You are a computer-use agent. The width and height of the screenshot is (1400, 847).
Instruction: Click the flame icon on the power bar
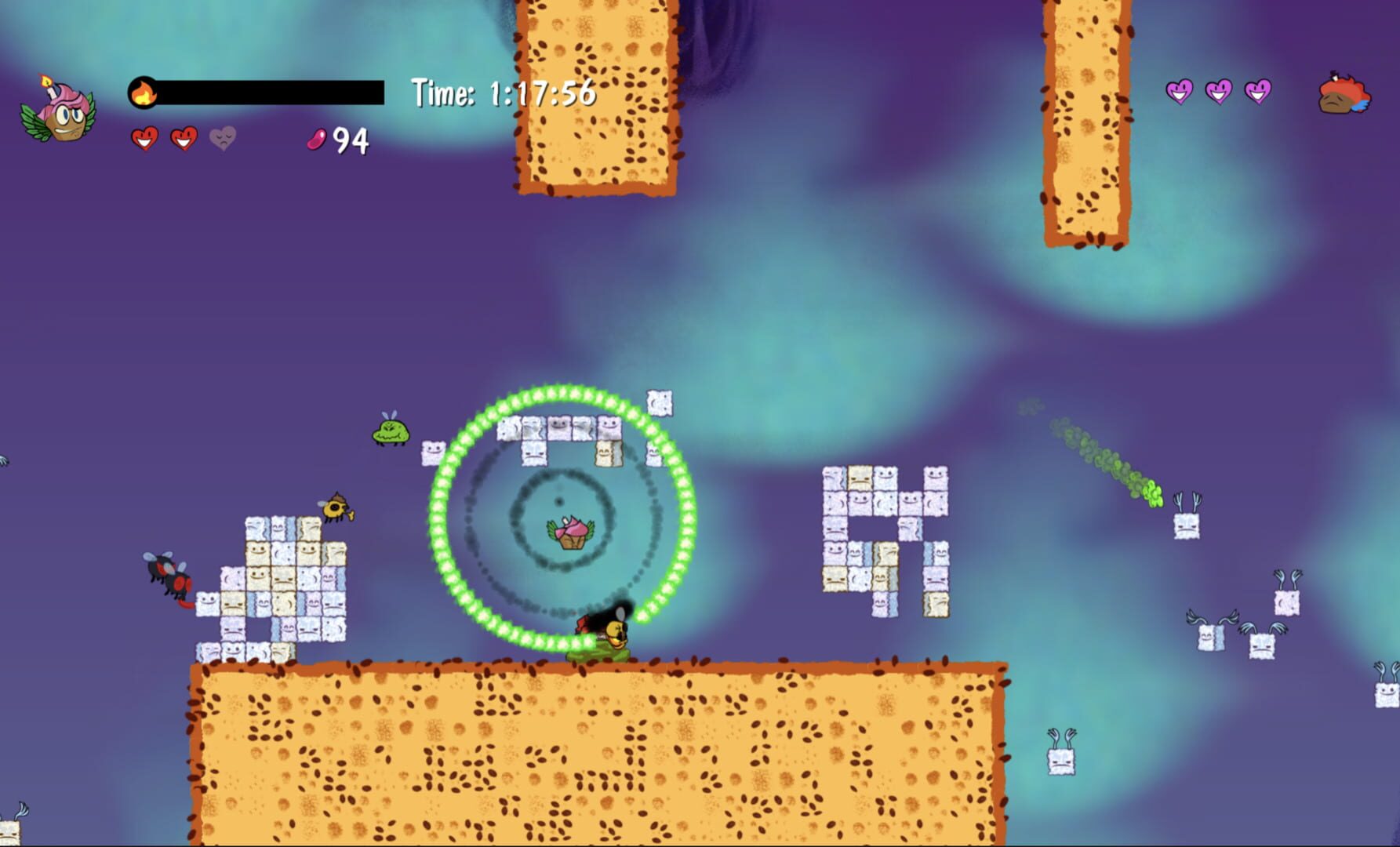pos(144,93)
